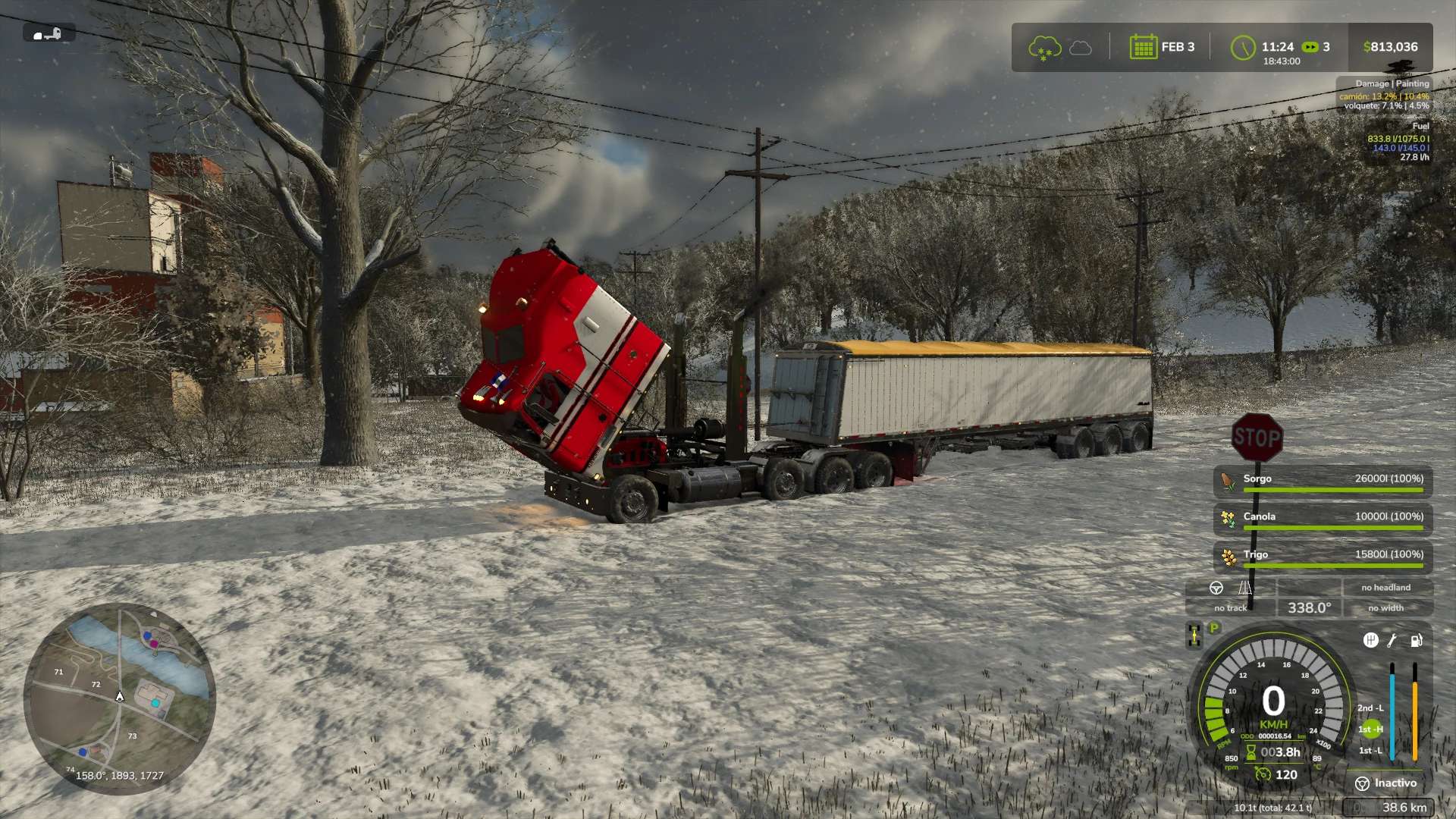Toggle the green parking brake indicator
Viewport: 1456px width, 819px height.
(x=1214, y=628)
